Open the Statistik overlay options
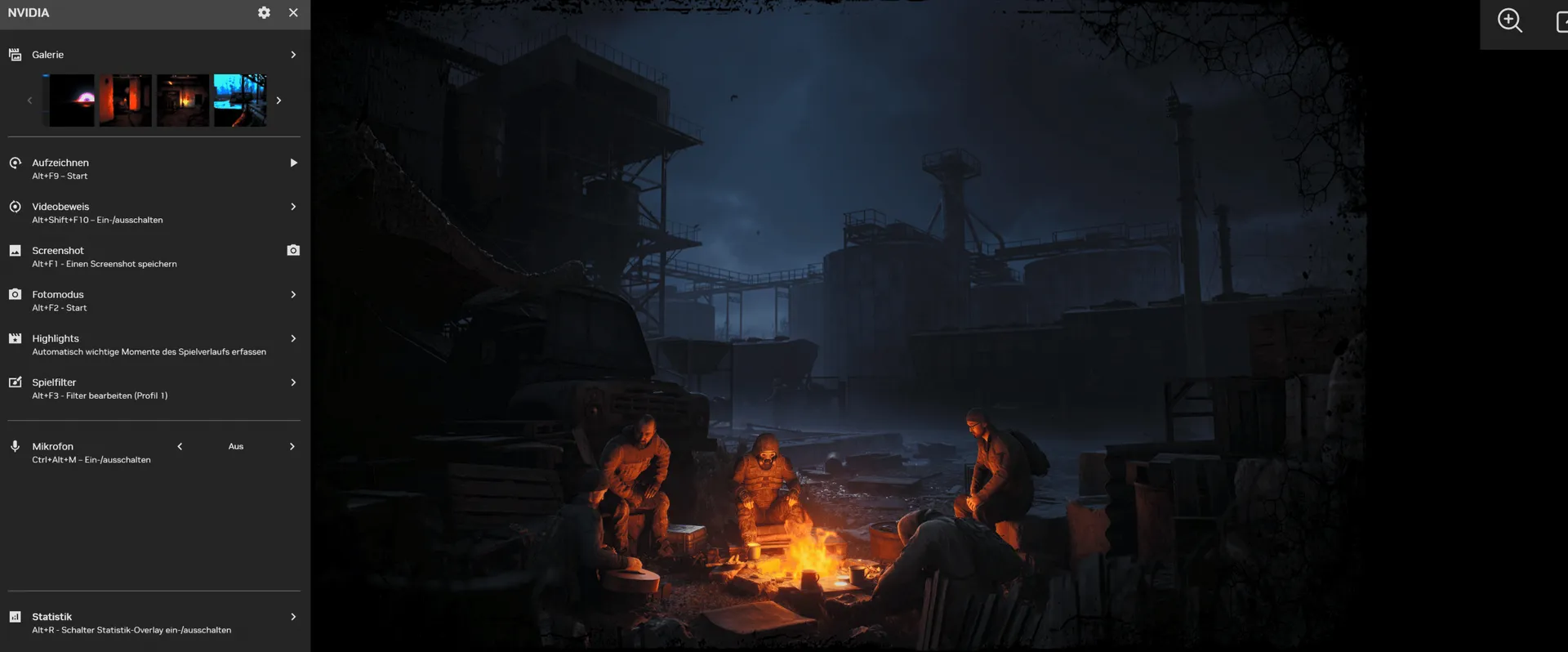 click(x=293, y=617)
